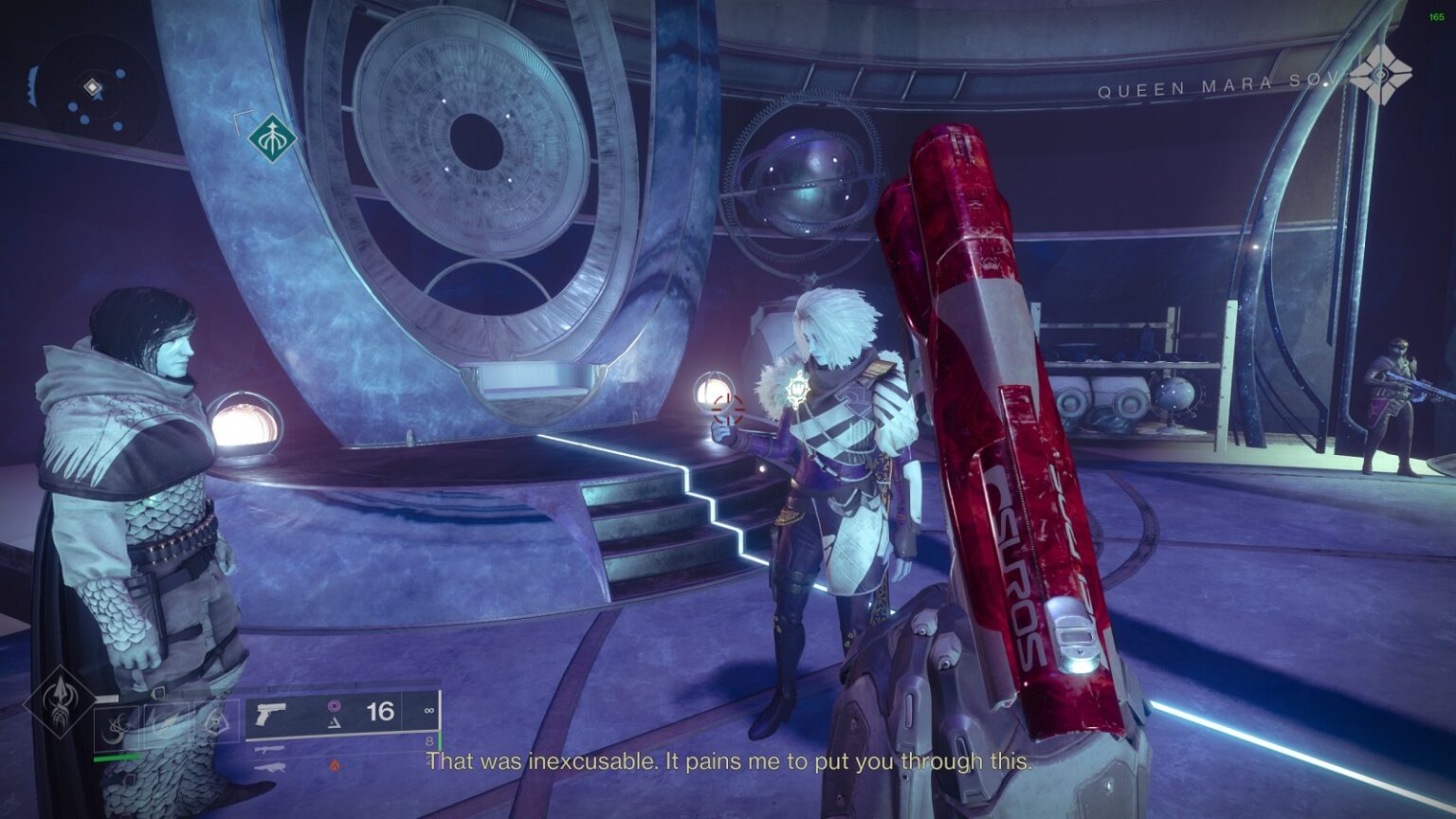Switch to the second stowed weapon

click(x=270, y=750)
